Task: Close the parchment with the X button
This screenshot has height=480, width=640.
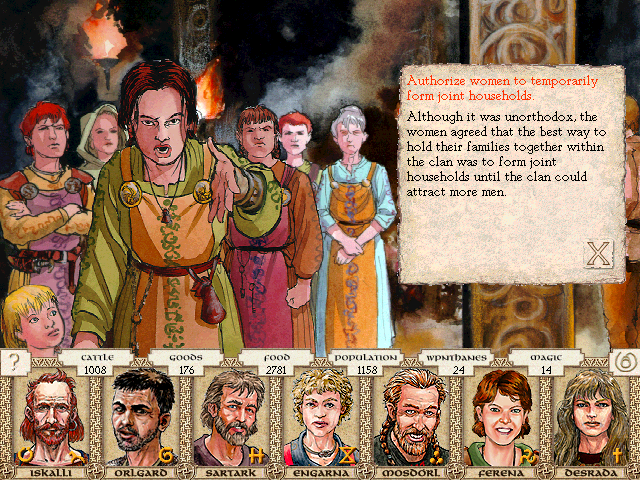Action: [597, 254]
